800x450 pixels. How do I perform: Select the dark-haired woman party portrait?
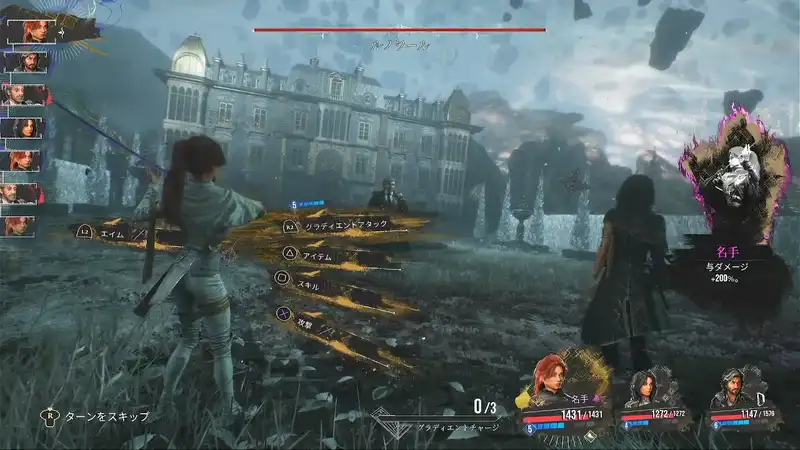tap(645, 390)
